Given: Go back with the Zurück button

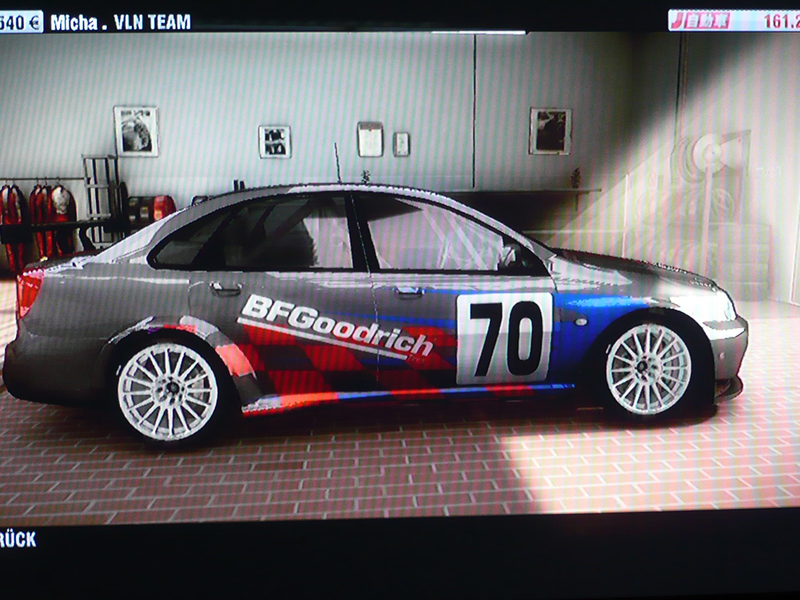Looking at the screenshot, I should 18,539.
